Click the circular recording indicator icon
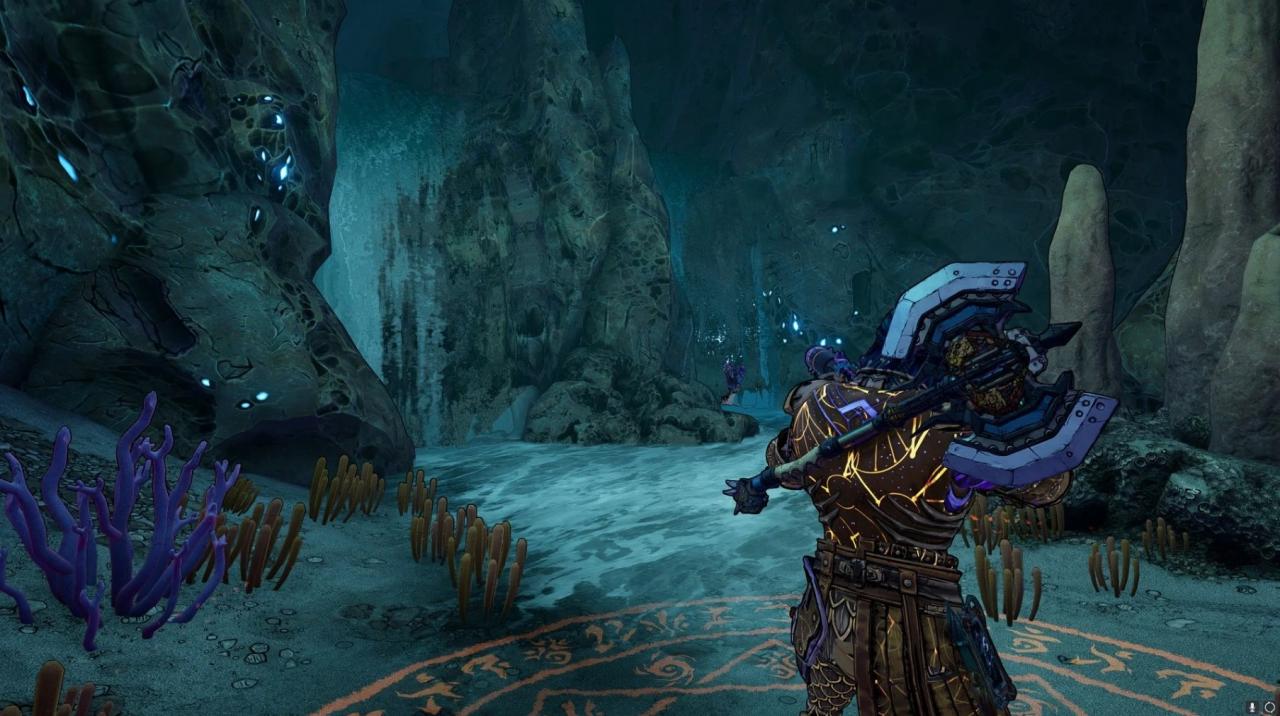The width and height of the screenshot is (1280, 716). pos(1270,707)
